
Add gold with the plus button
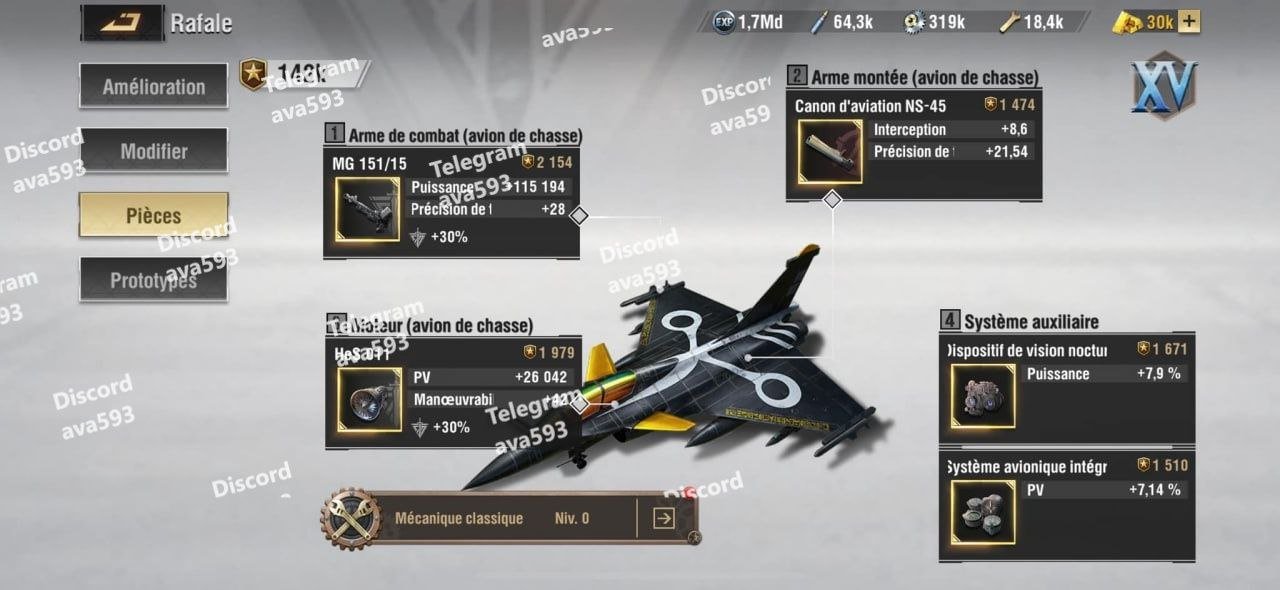tap(1189, 21)
